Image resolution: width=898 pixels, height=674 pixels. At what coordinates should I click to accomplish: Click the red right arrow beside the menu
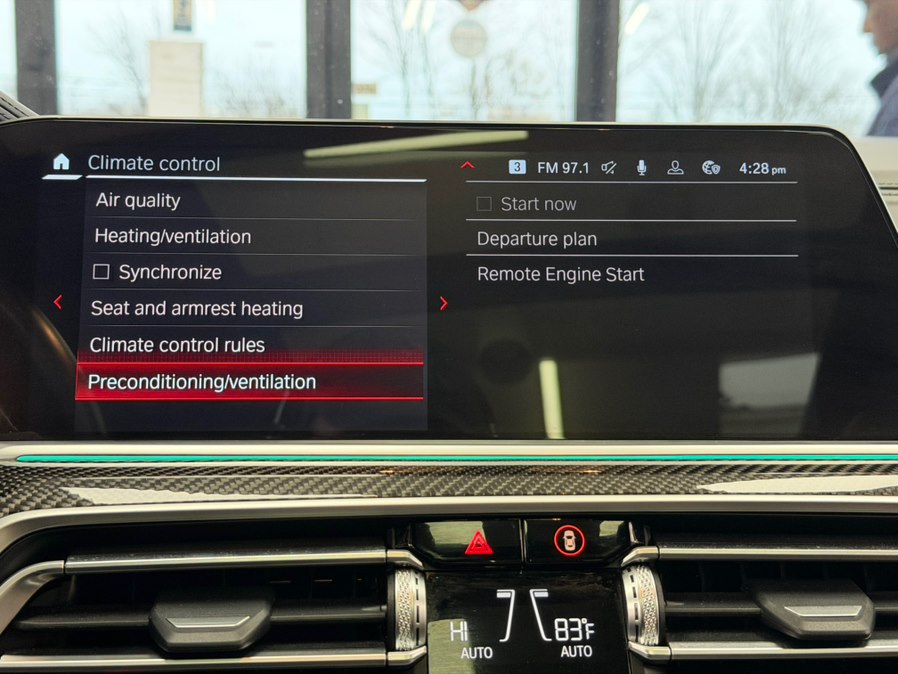[444, 303]
